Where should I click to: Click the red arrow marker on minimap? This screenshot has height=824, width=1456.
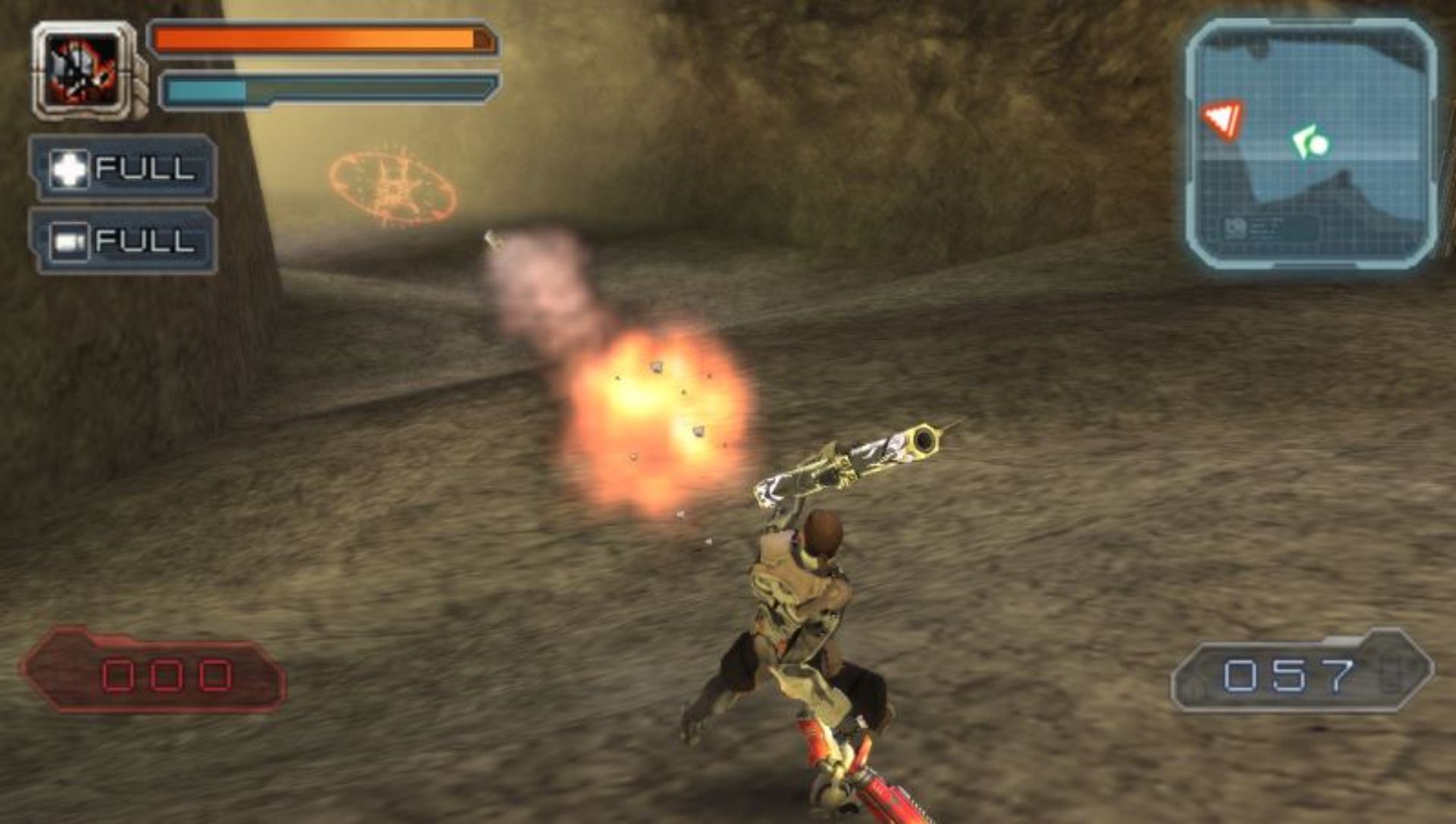click(x=1222, y=119)
